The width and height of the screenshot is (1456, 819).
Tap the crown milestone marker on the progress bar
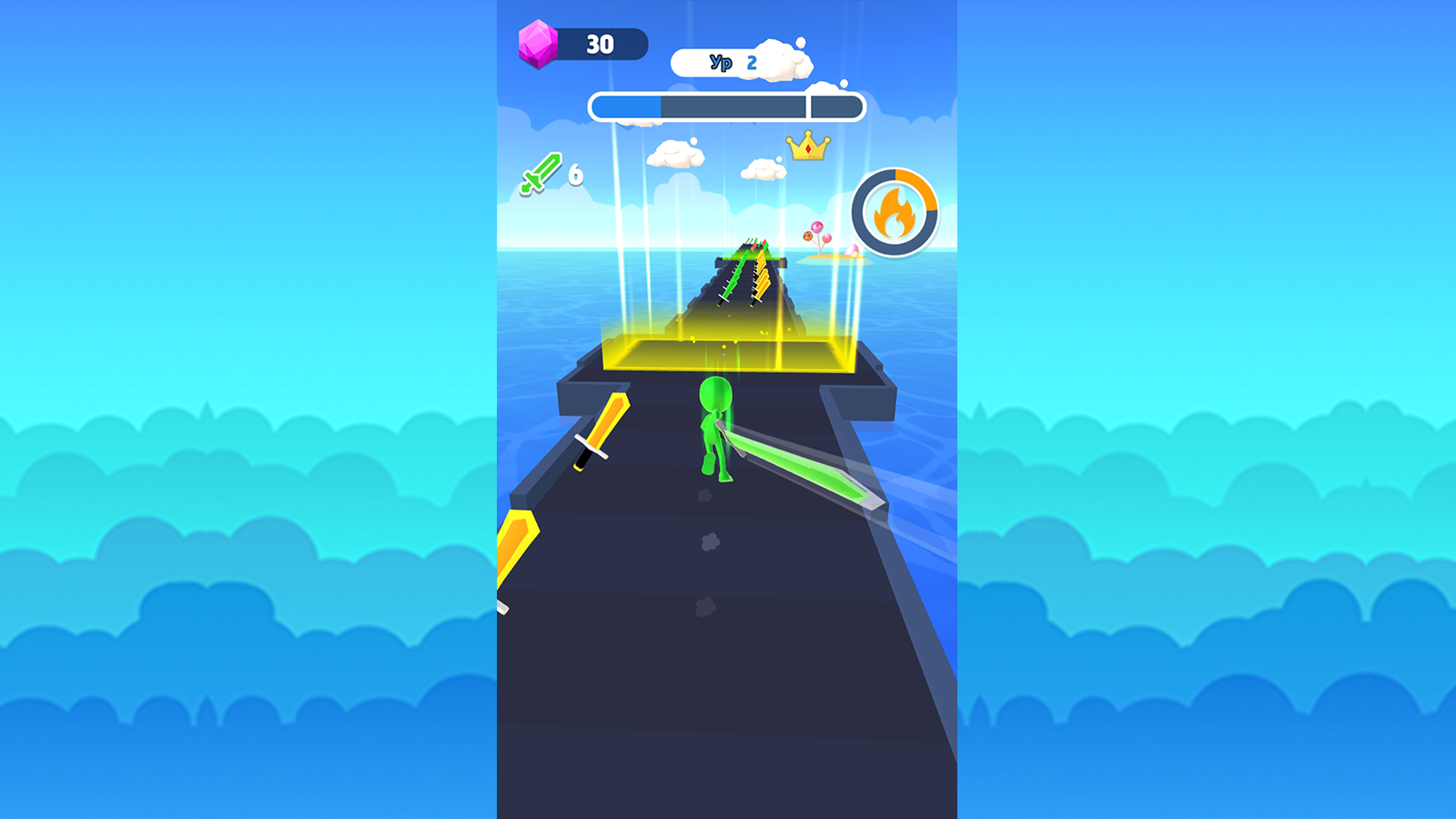[x=806, y=148]
